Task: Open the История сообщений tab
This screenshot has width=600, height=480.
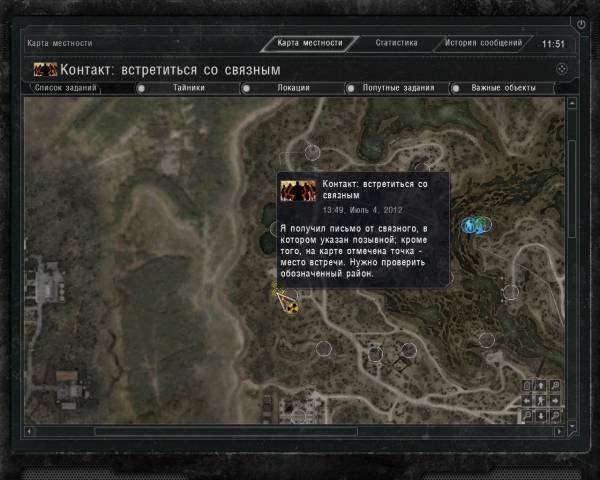Action: point(483,43)
